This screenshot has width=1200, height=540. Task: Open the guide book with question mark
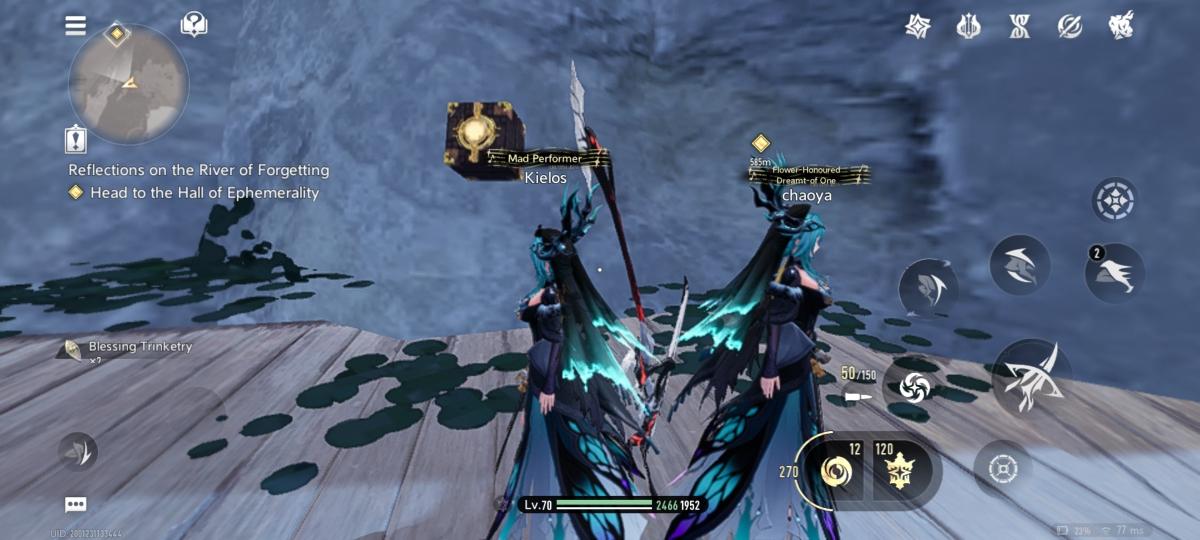[194, 25]
